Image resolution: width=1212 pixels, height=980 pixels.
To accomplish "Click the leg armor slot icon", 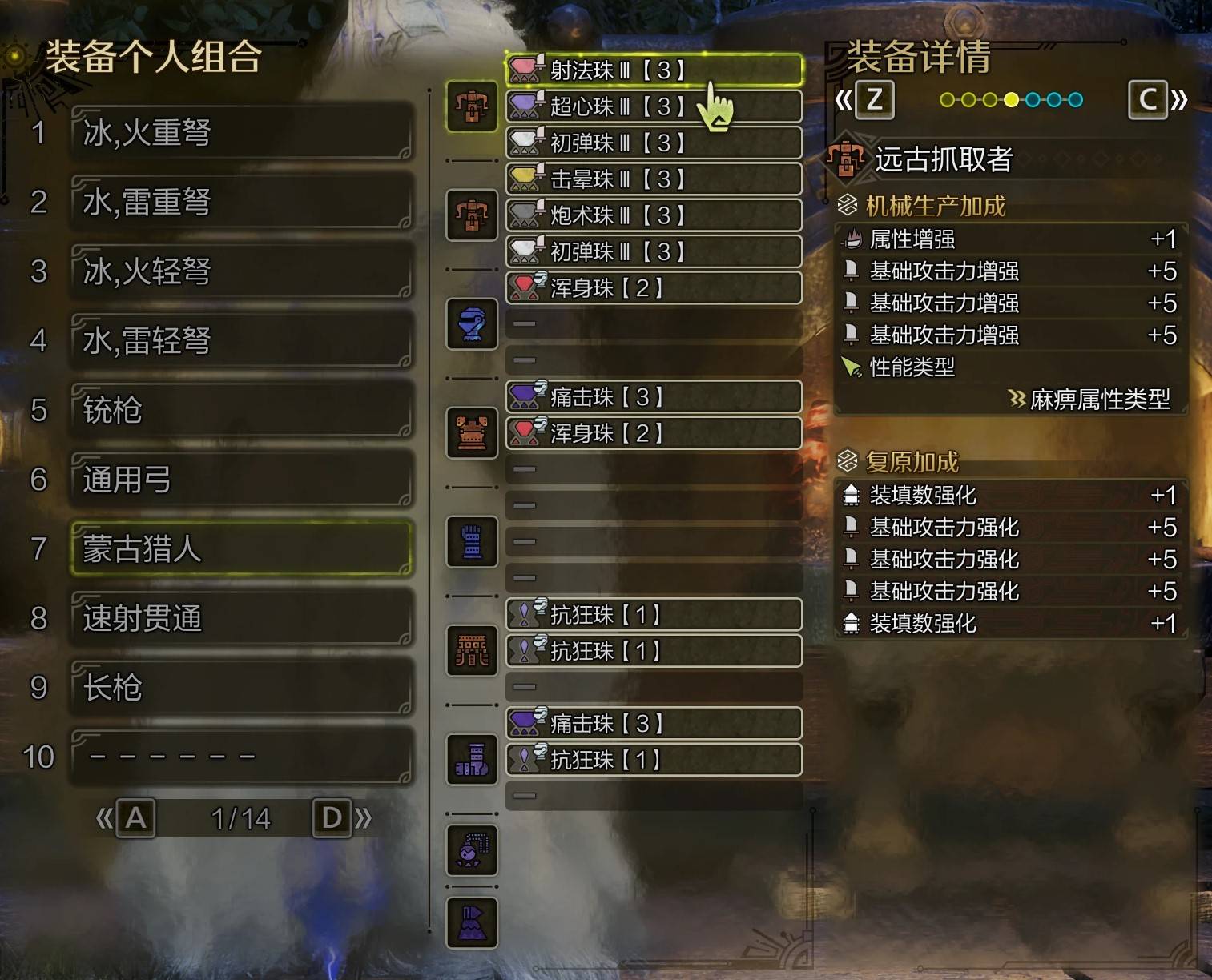I will (472, 758).
